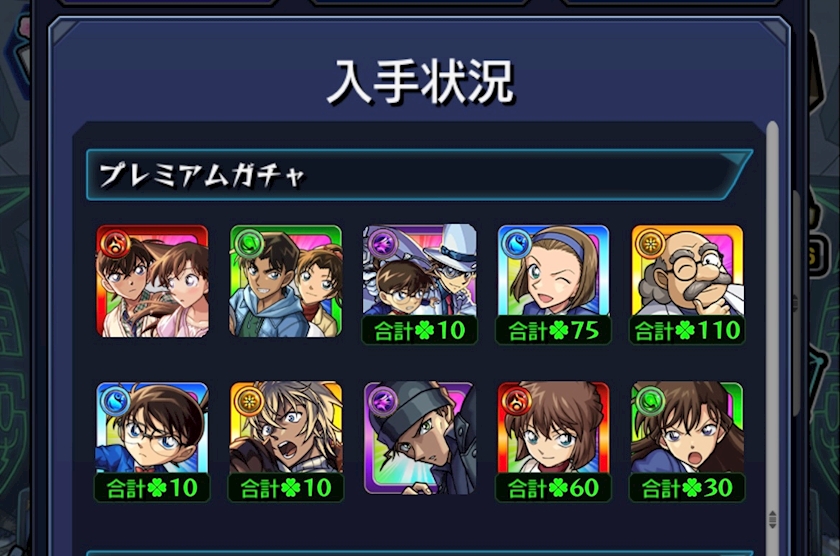Open the black-capped Akai purple card
This screenshot has height=556, width=840.
tap(420, 438)
